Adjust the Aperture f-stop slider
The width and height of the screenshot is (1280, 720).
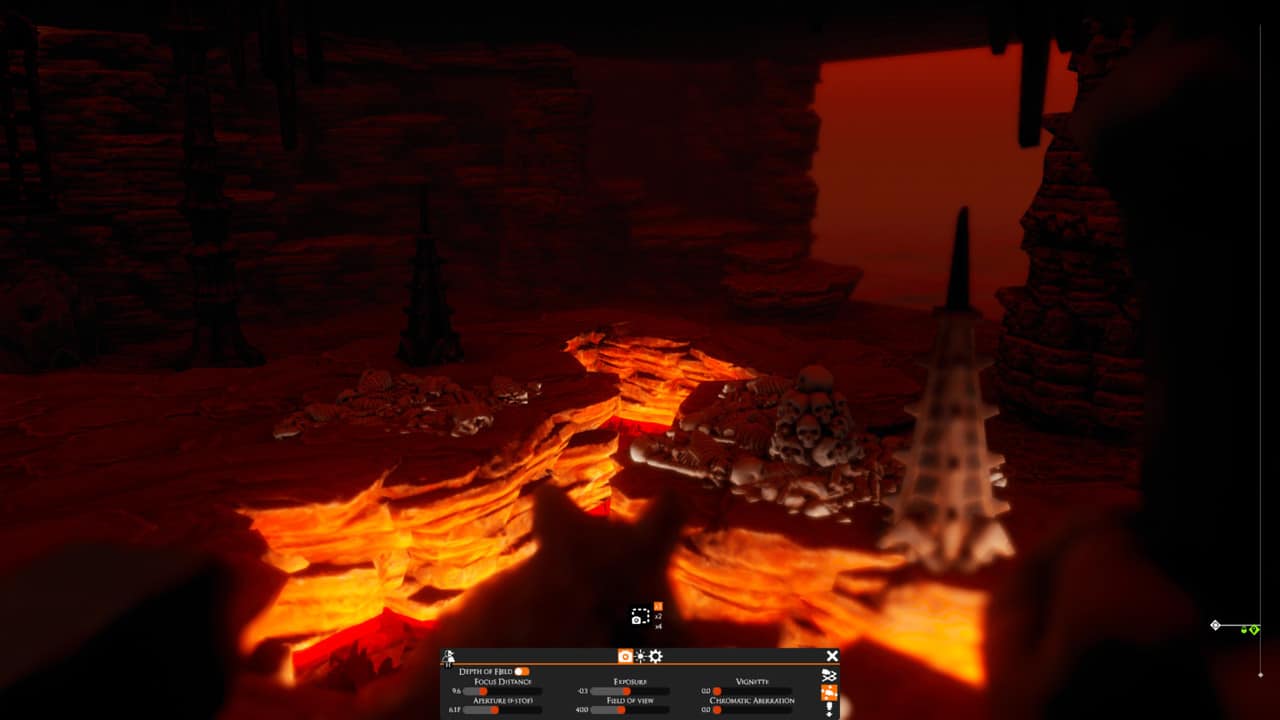[493, 710]
